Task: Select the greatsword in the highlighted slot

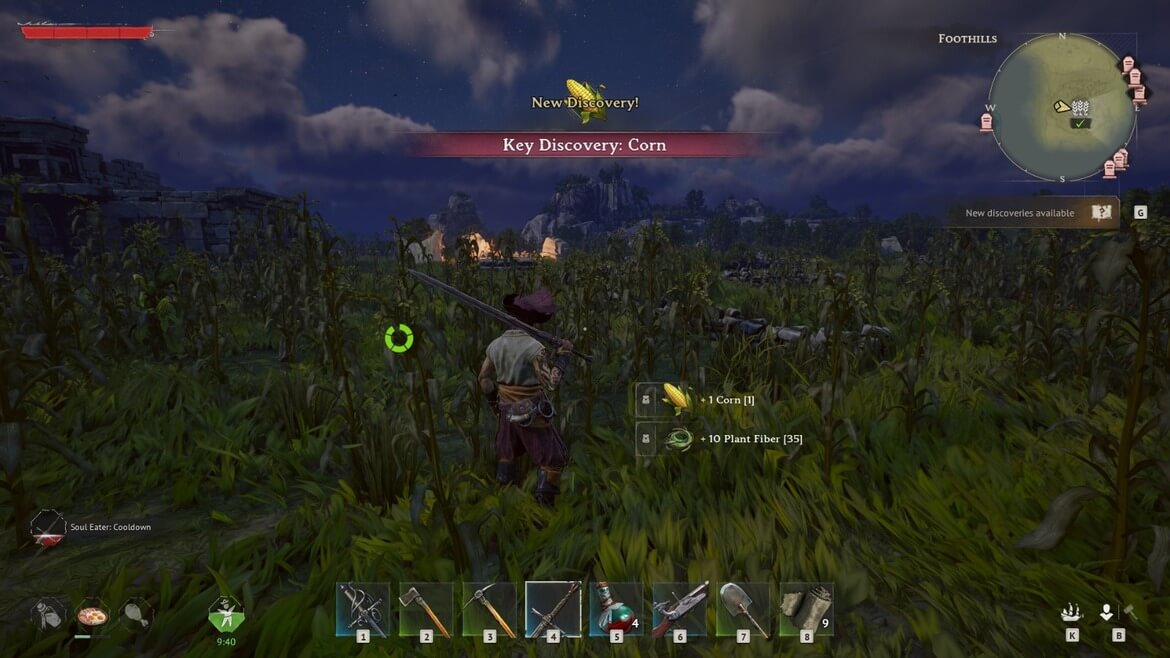Action: (552, 608)
